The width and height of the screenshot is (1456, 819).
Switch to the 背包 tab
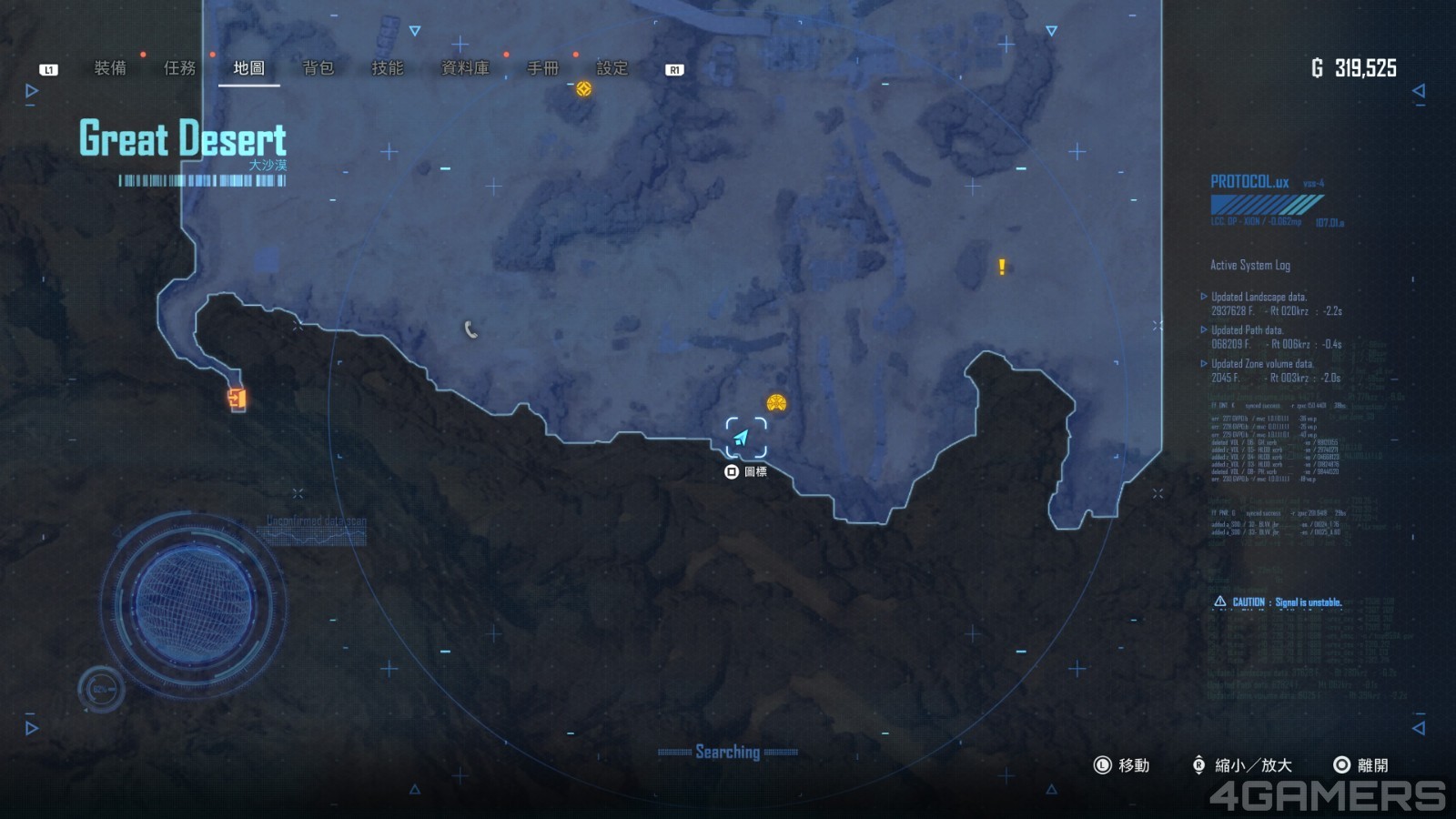[318, 68]
